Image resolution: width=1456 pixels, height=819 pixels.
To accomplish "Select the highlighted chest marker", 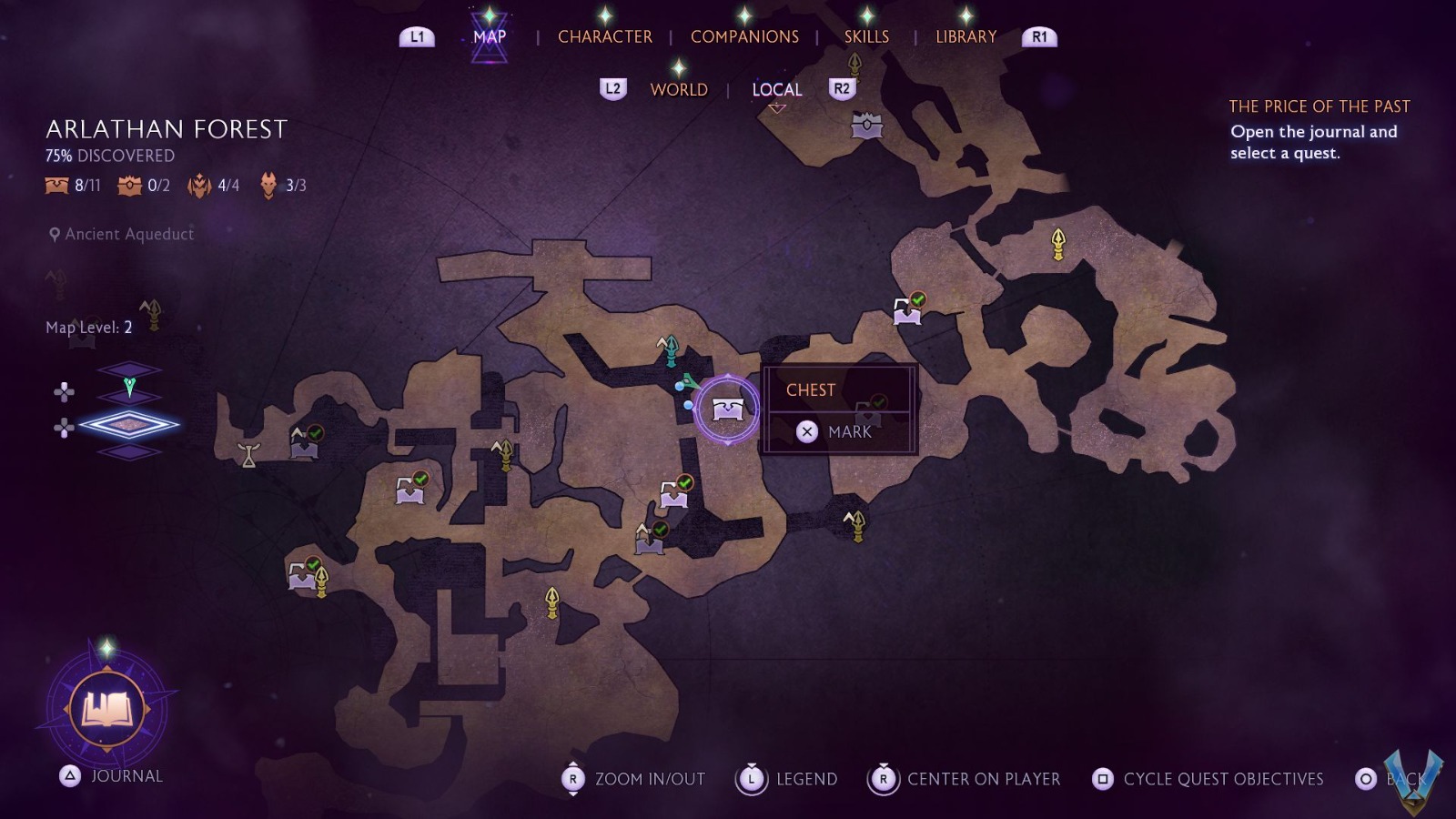I will pos(727,409).
